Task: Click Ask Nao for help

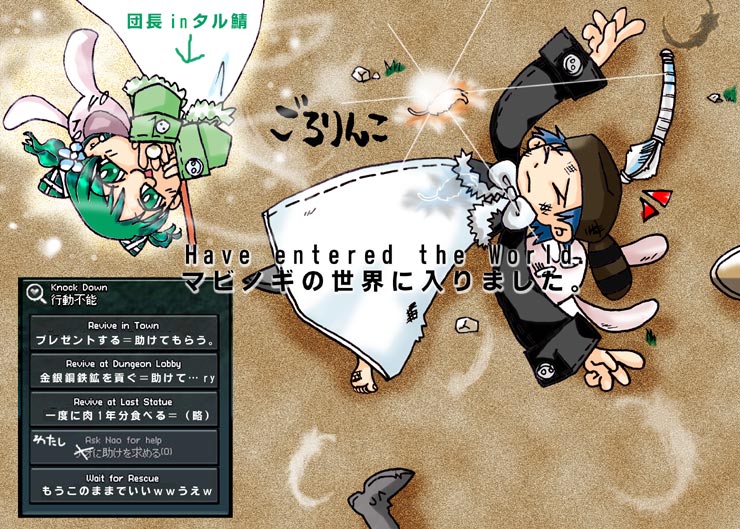Action: tap(123, 447)
